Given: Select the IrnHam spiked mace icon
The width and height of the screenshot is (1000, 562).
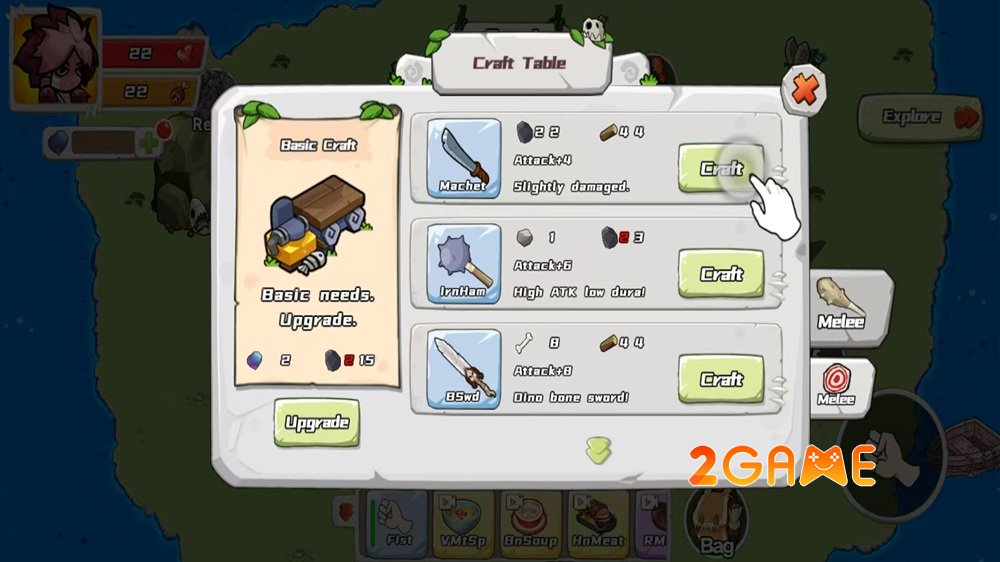Looking at the screenshot, I should tap(464, 262).
